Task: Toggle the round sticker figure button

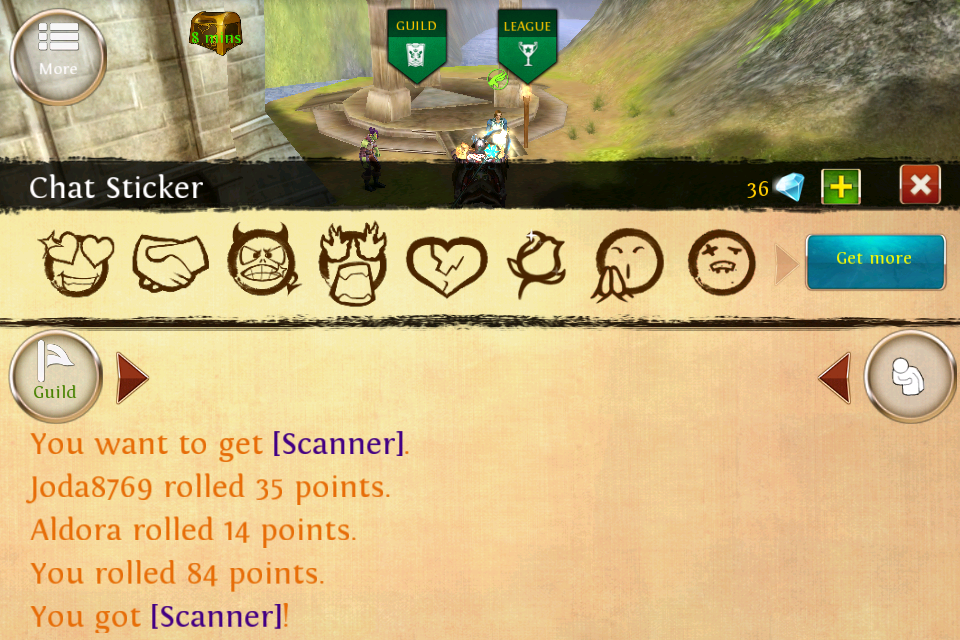Action: (x=910, y=377)
